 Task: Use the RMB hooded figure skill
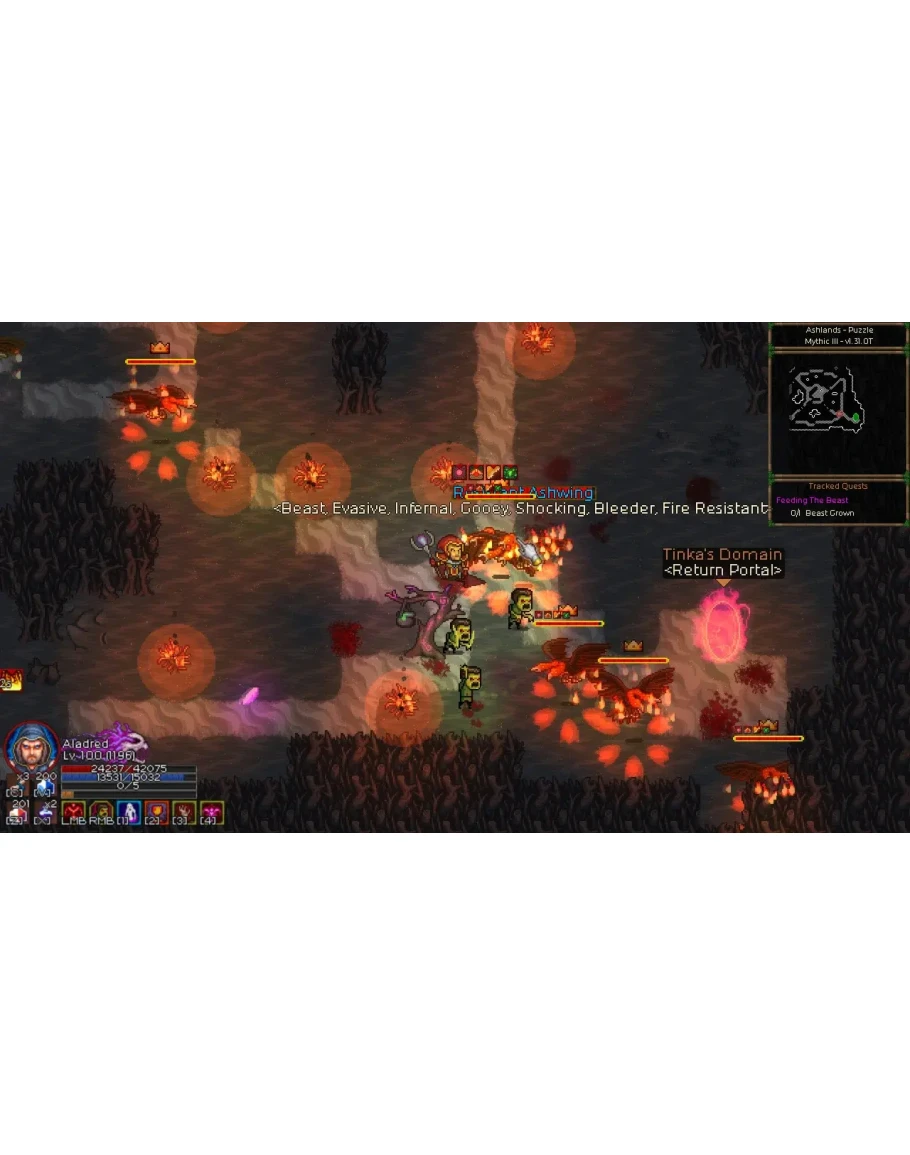pyautogui.click(x=100, y=811)
